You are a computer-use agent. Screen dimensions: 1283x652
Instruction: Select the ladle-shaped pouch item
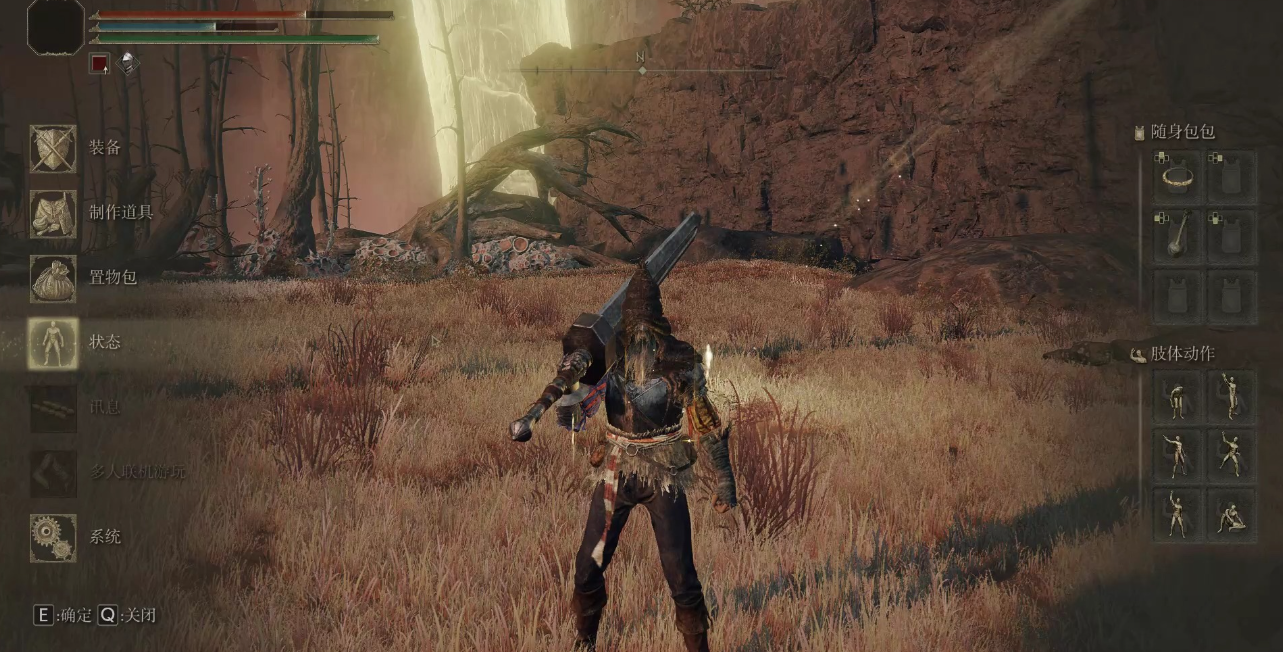(x=1179, y=237)
